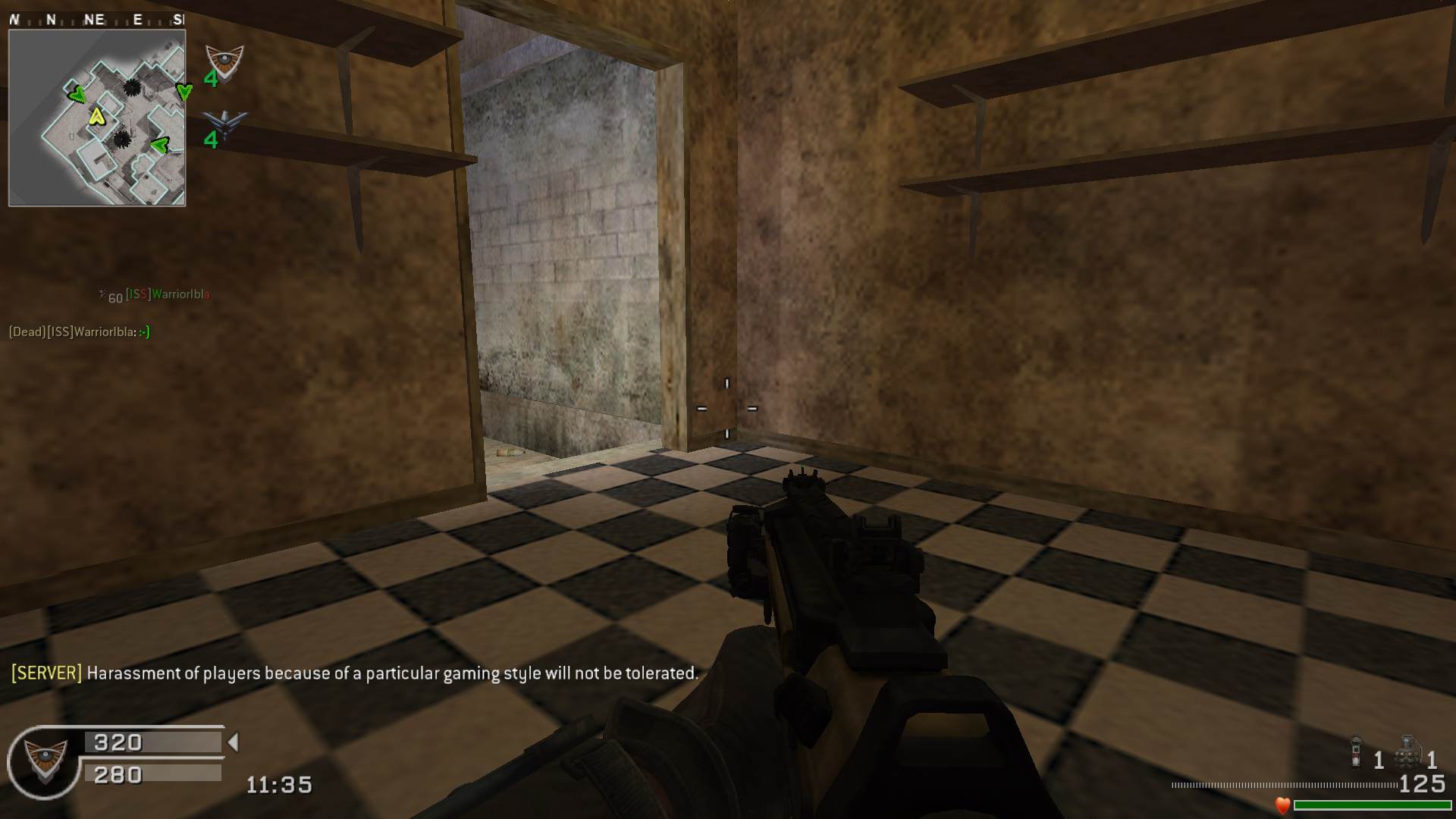Image resolution: width=1456 pixels, height=819 pixels.
Task: Select the winged team emblem below OpFor
Action: pyautogui.click(x=225, y=124)
